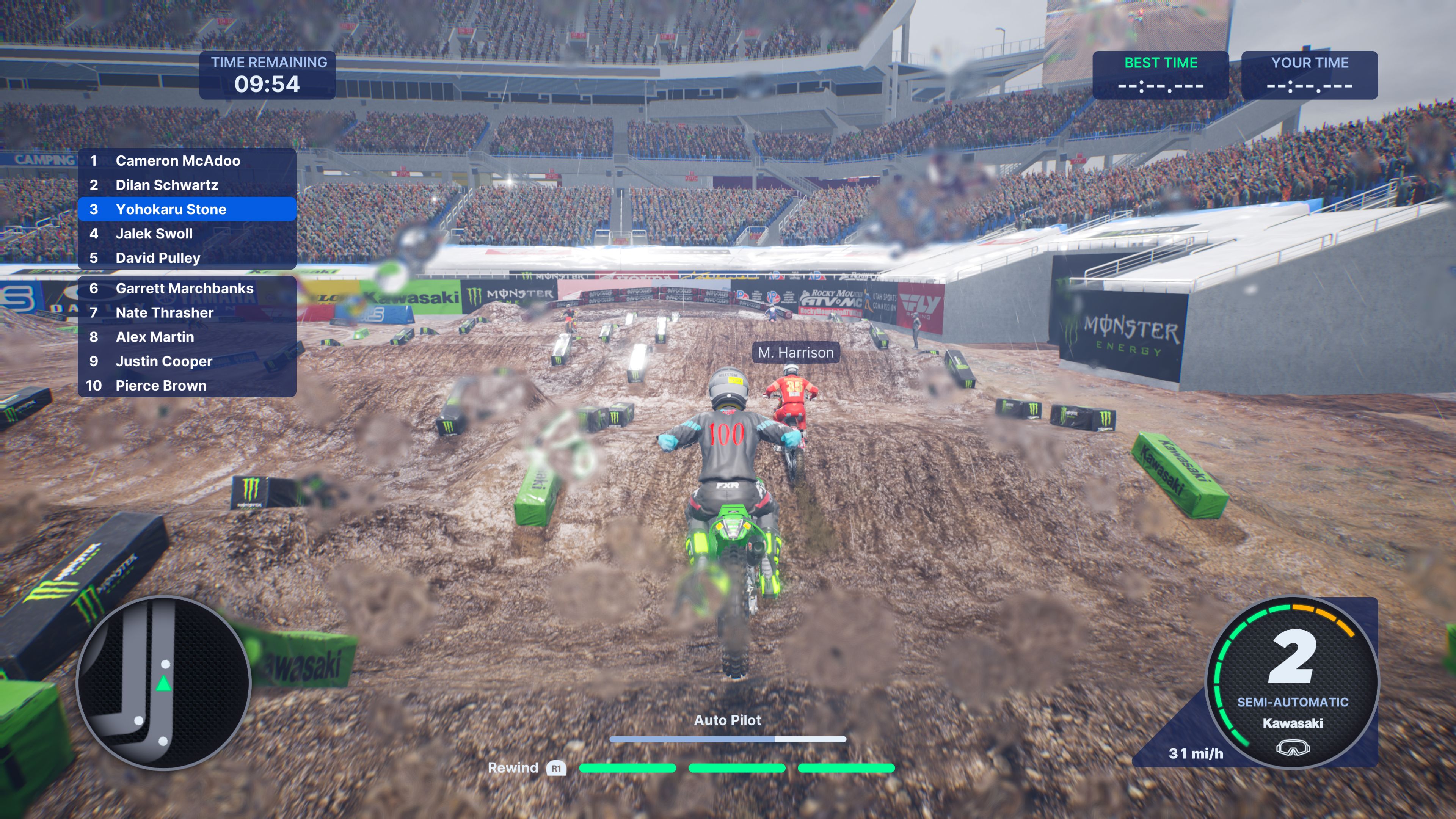Click the highlighted Yohokaru Stone row

pyautogui.click(x=187, y=210)
